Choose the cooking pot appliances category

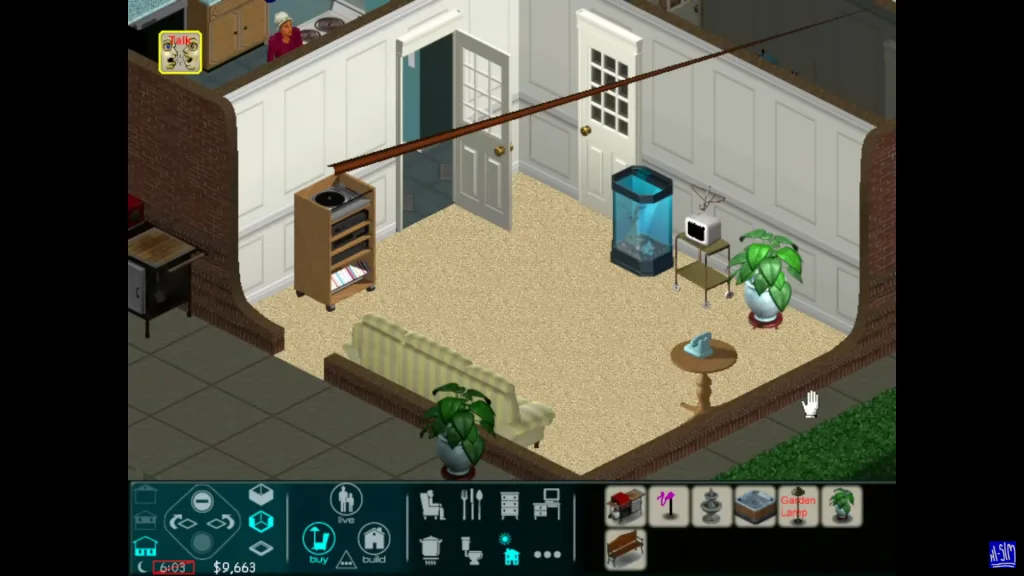pos(432,548)
